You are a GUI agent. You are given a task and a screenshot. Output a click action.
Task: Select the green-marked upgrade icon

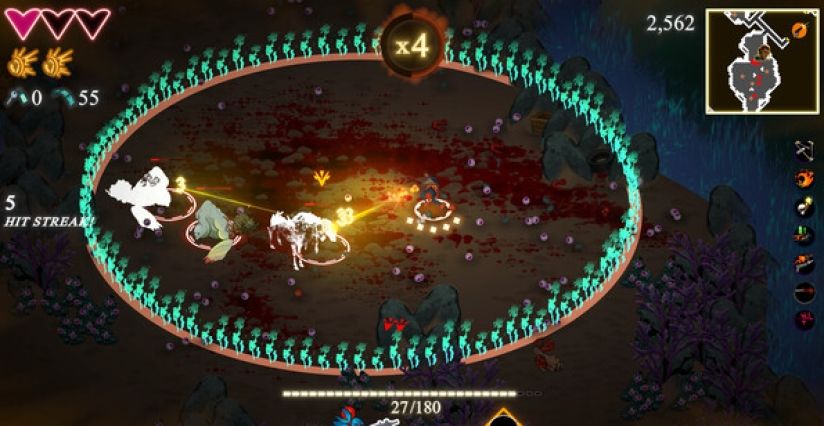point(803,235)
